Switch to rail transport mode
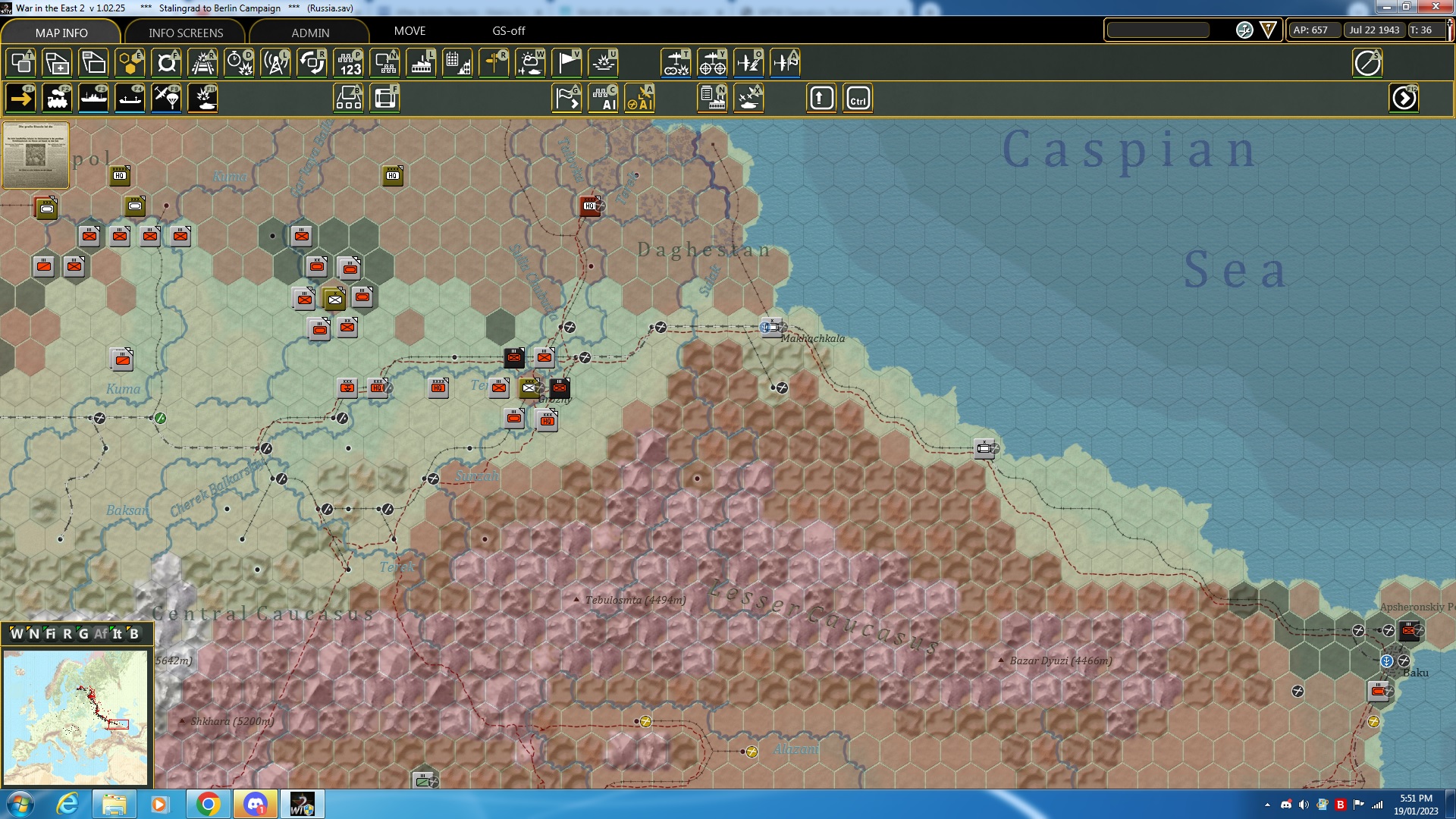The height and width of the screenshot is (819, 1456). coord(57,98)
